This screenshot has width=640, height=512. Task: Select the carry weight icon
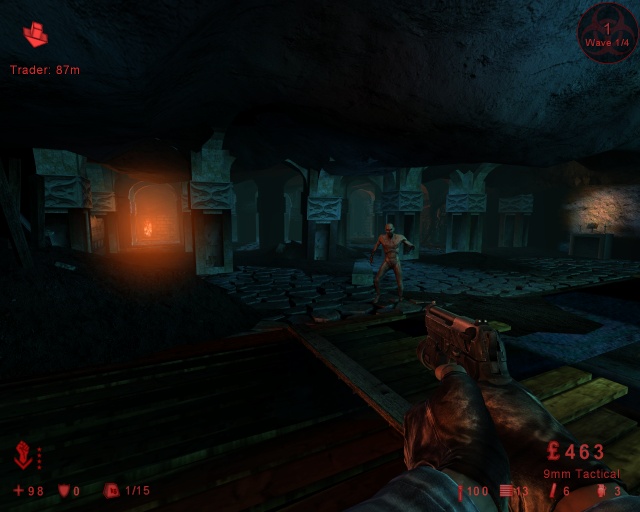pos(112,491)
